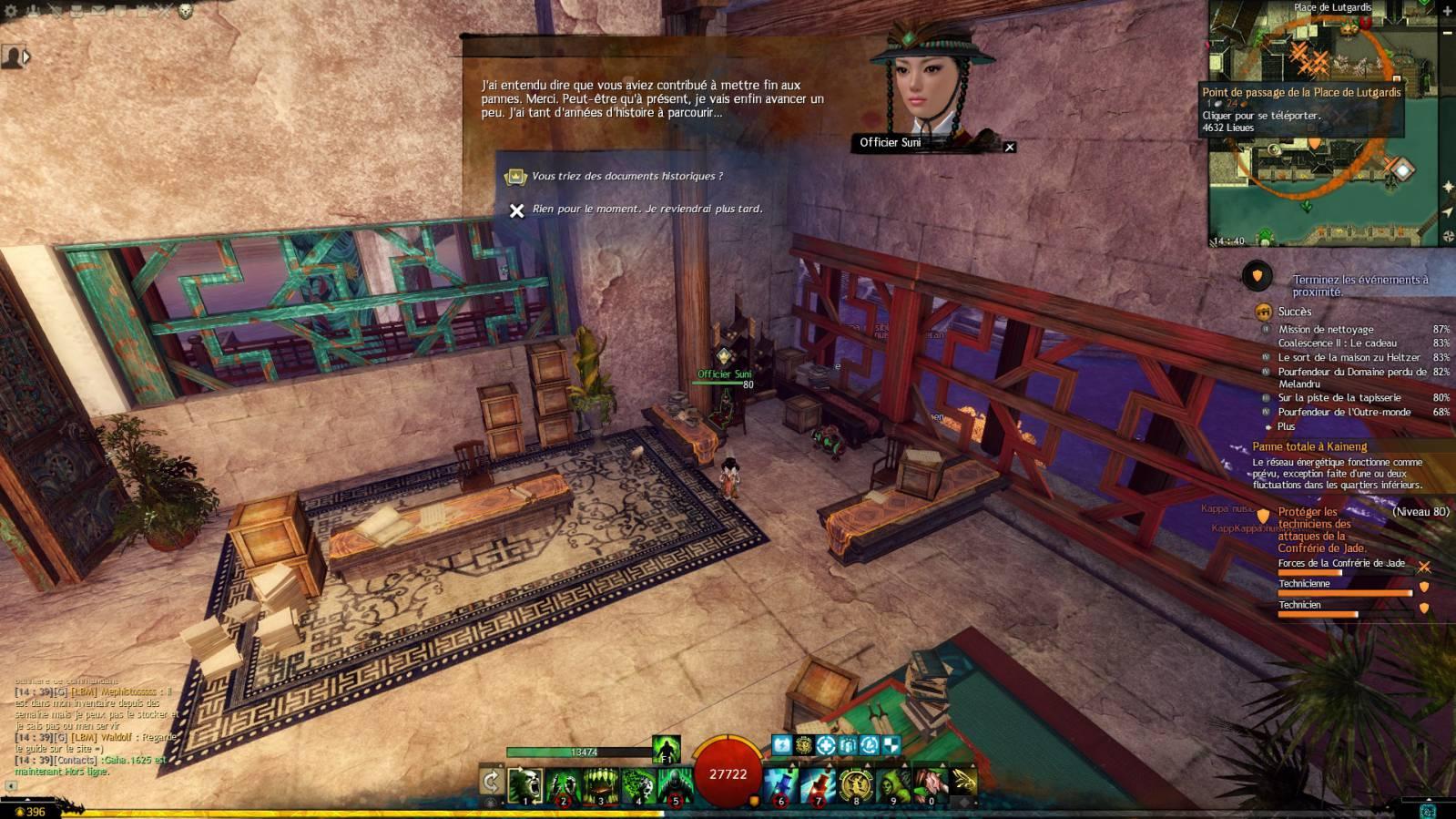Choose the reply "Rien pour le moment"
The image size is (1456, 819).
647,210
